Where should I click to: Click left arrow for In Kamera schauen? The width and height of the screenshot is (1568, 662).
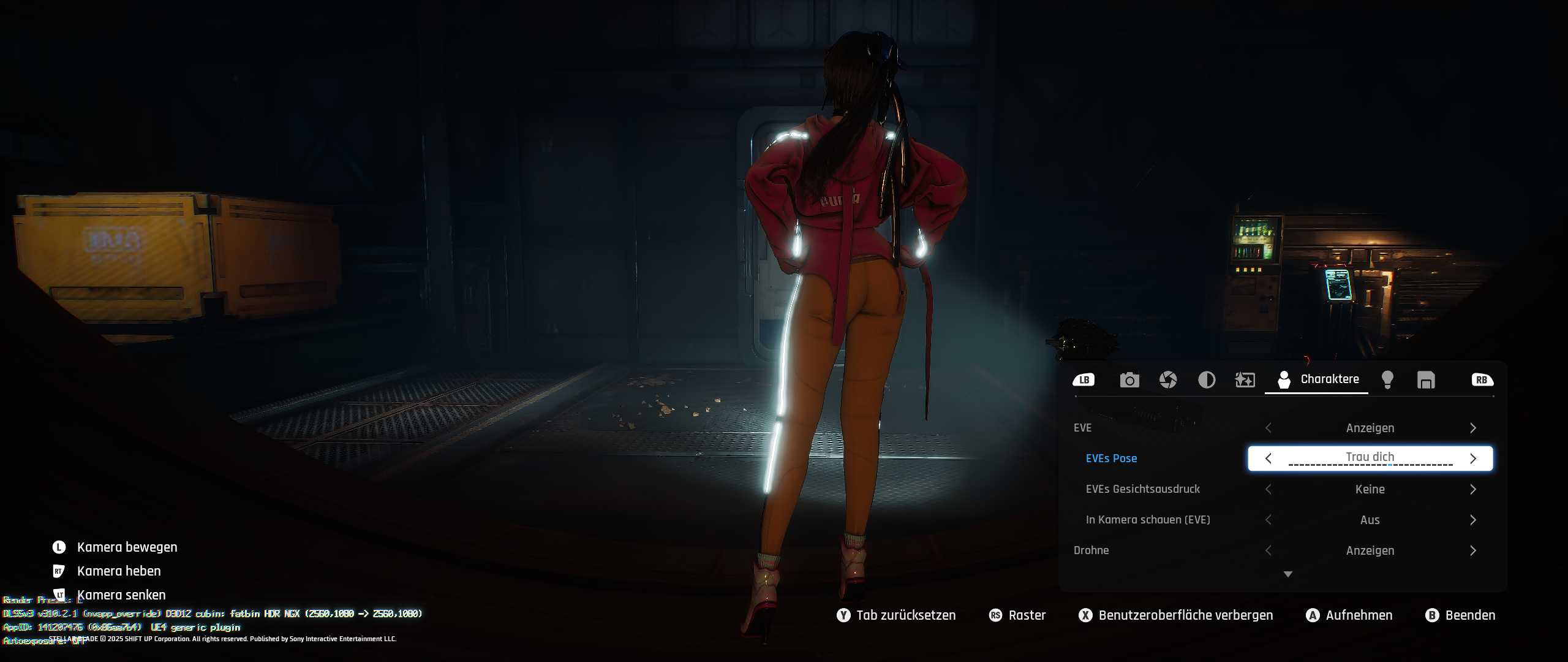tap(1268, 520)
